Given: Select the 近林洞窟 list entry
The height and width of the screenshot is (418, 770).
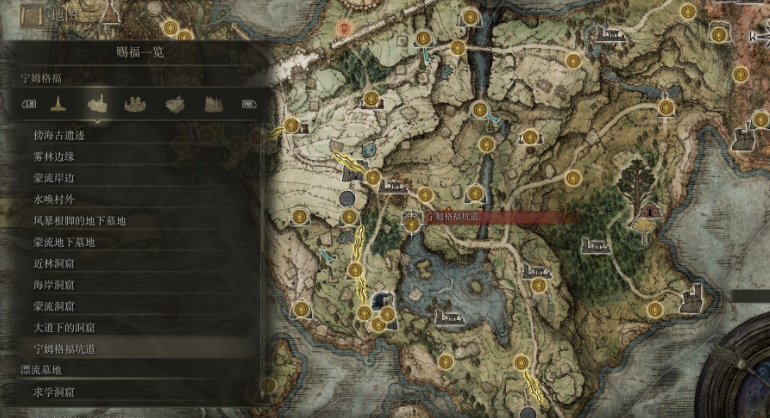Looking at the screenshot, I should (55, 263).
